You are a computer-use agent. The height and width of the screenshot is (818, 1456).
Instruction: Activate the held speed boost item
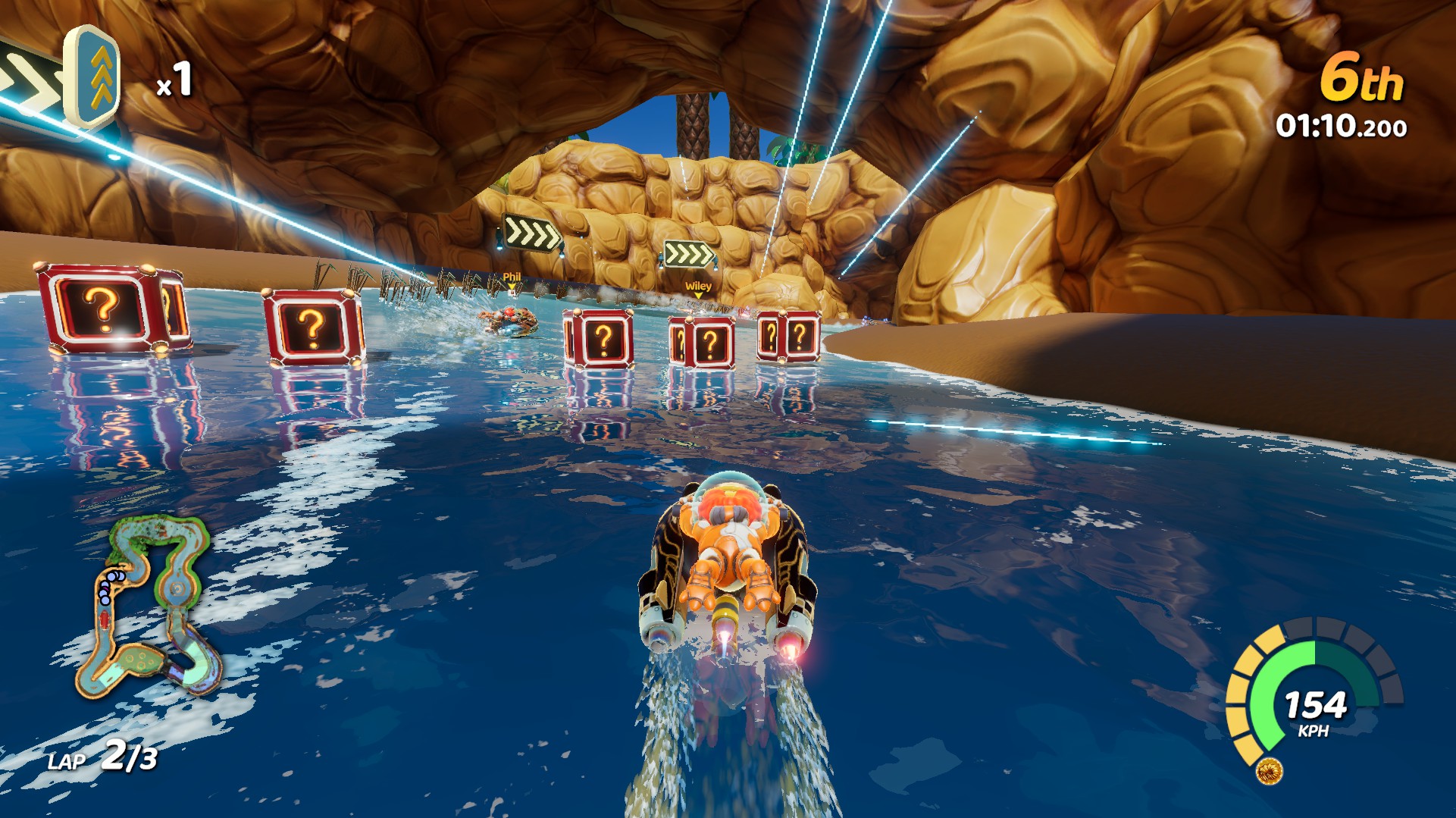(x=91, y=78)
